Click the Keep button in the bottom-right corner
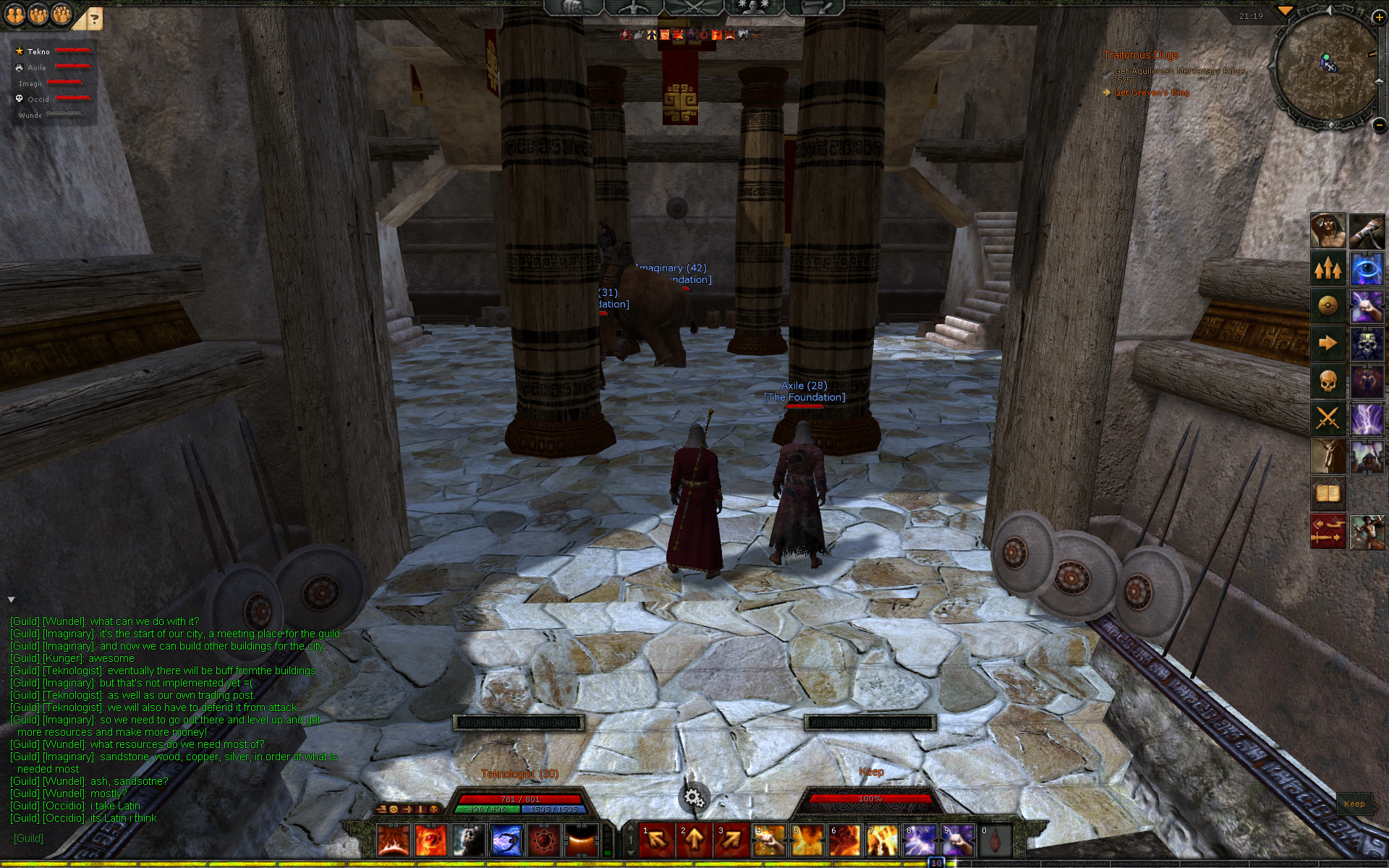Viewport: 1389px width, 868px height. (x=1354, y=804)
